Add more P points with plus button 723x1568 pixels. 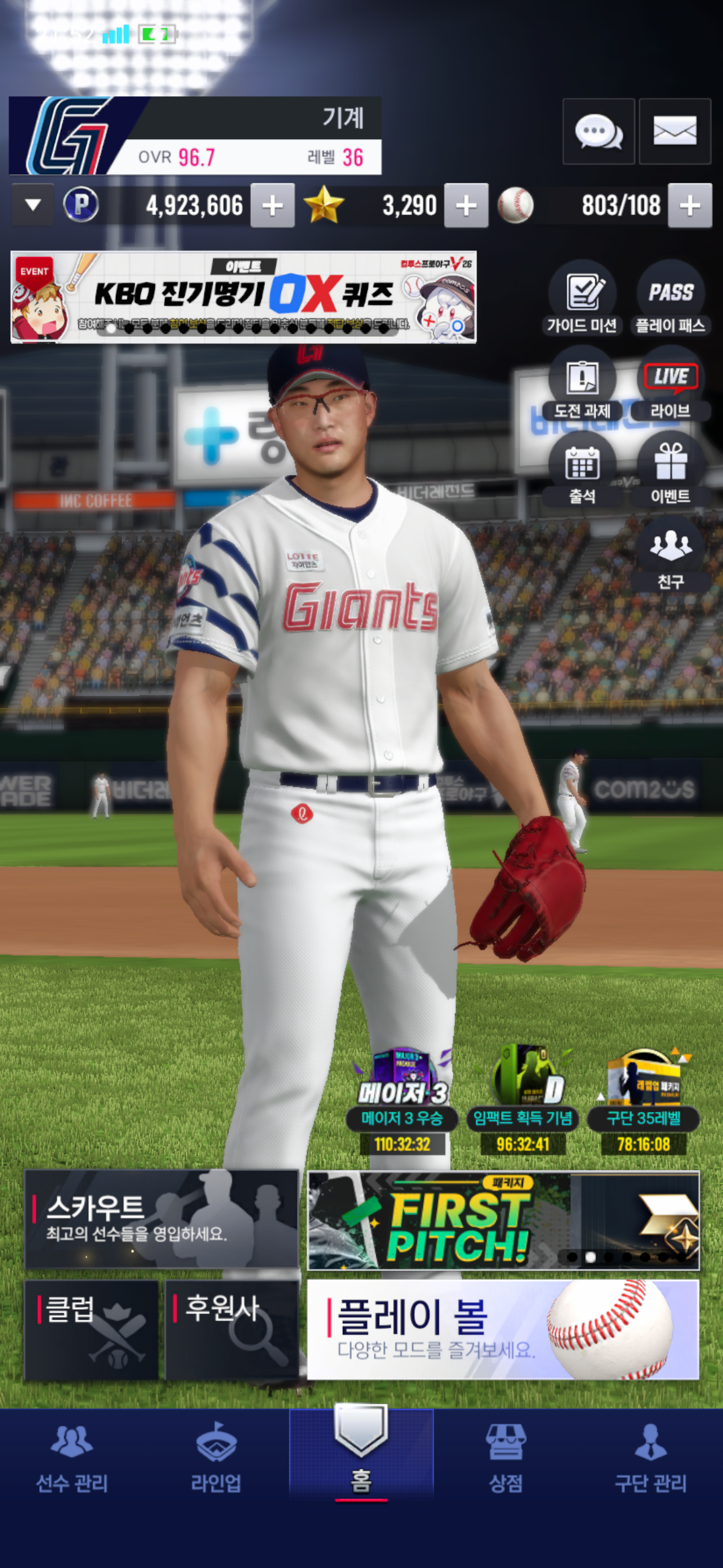pyautogui.click(x=272, y=206)
